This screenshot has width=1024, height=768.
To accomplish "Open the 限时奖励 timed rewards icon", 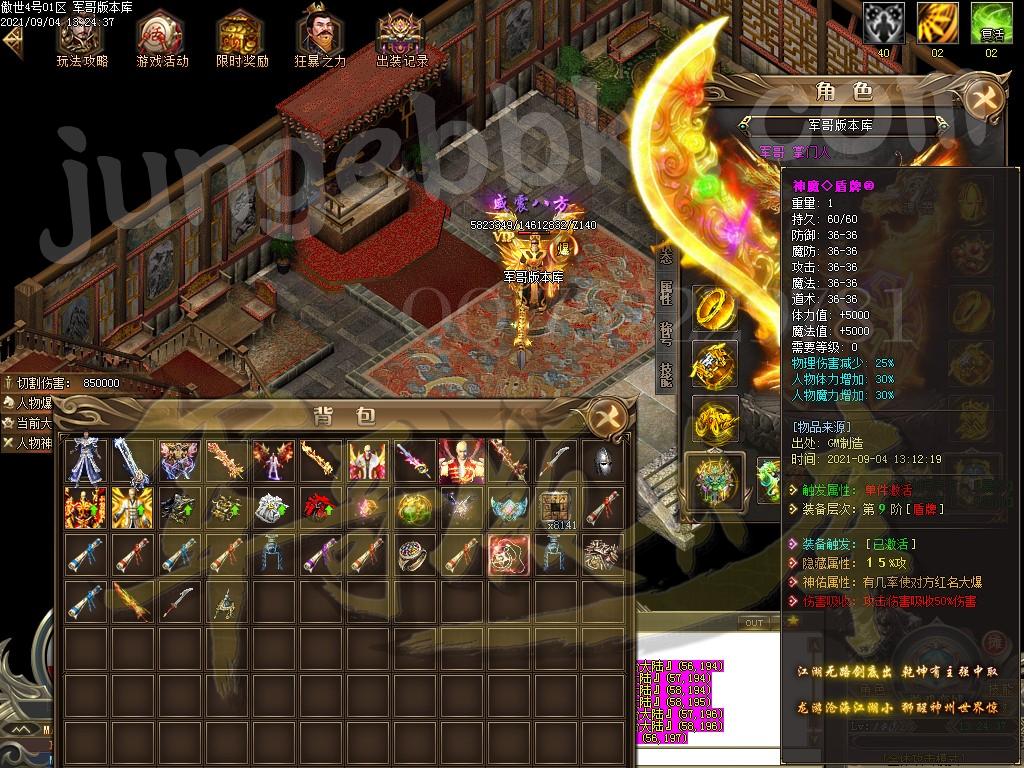I will coord(242,38).
